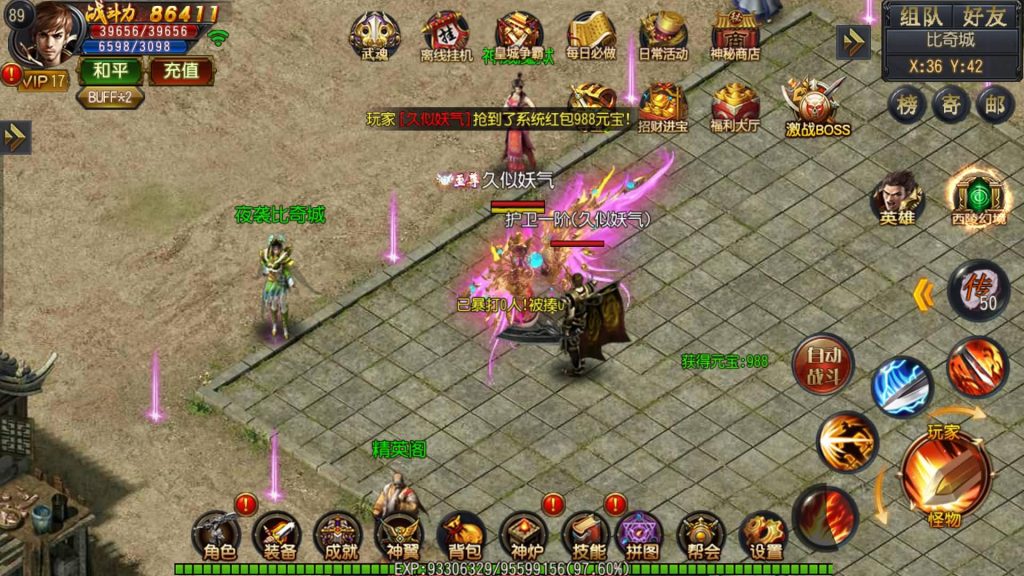Open the 设置 settings gear

tap(765, 535)
